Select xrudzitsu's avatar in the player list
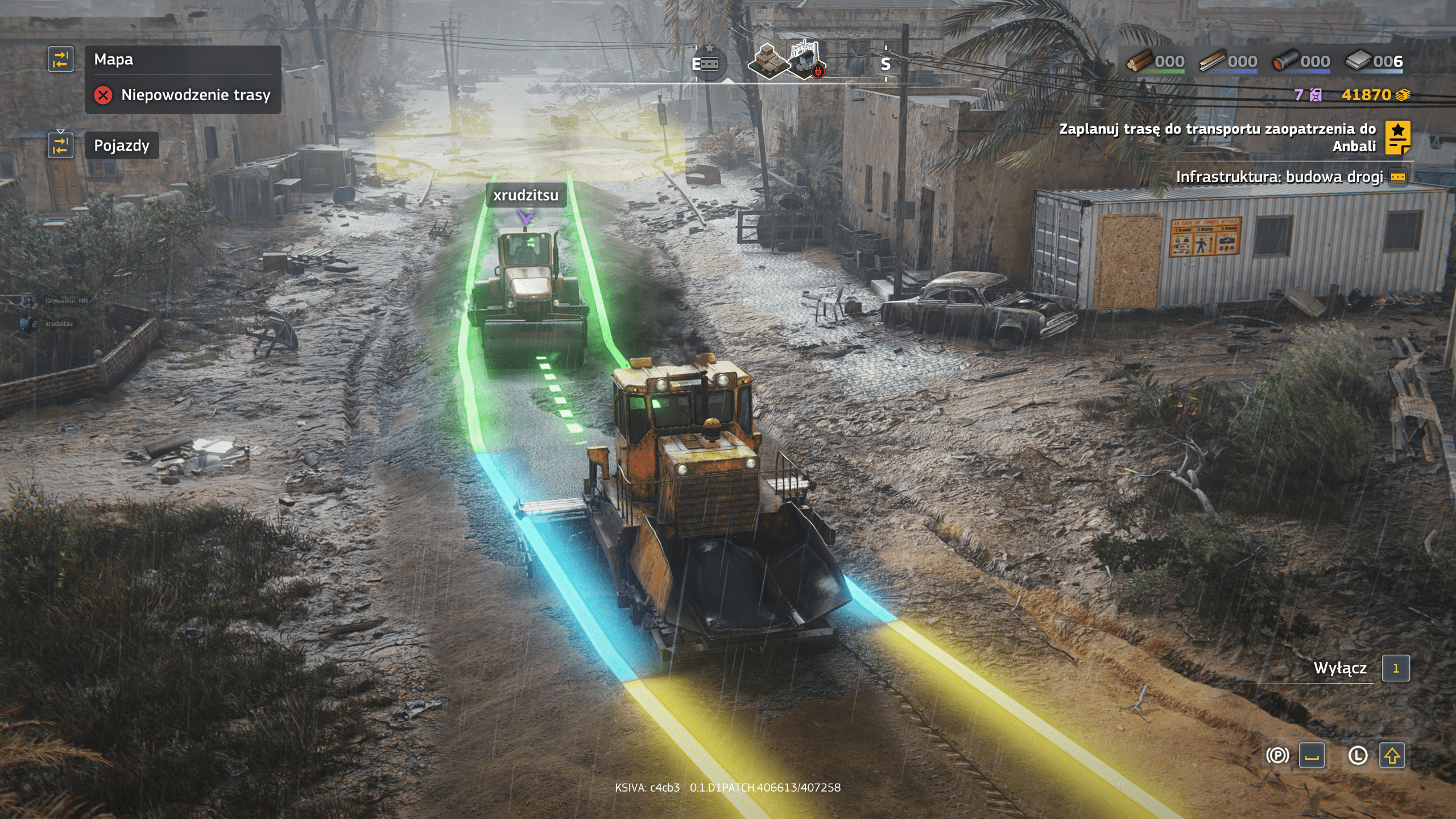The width and height of the screenshot is (1456, 819). pyautogui.click(x=27, y=324)
